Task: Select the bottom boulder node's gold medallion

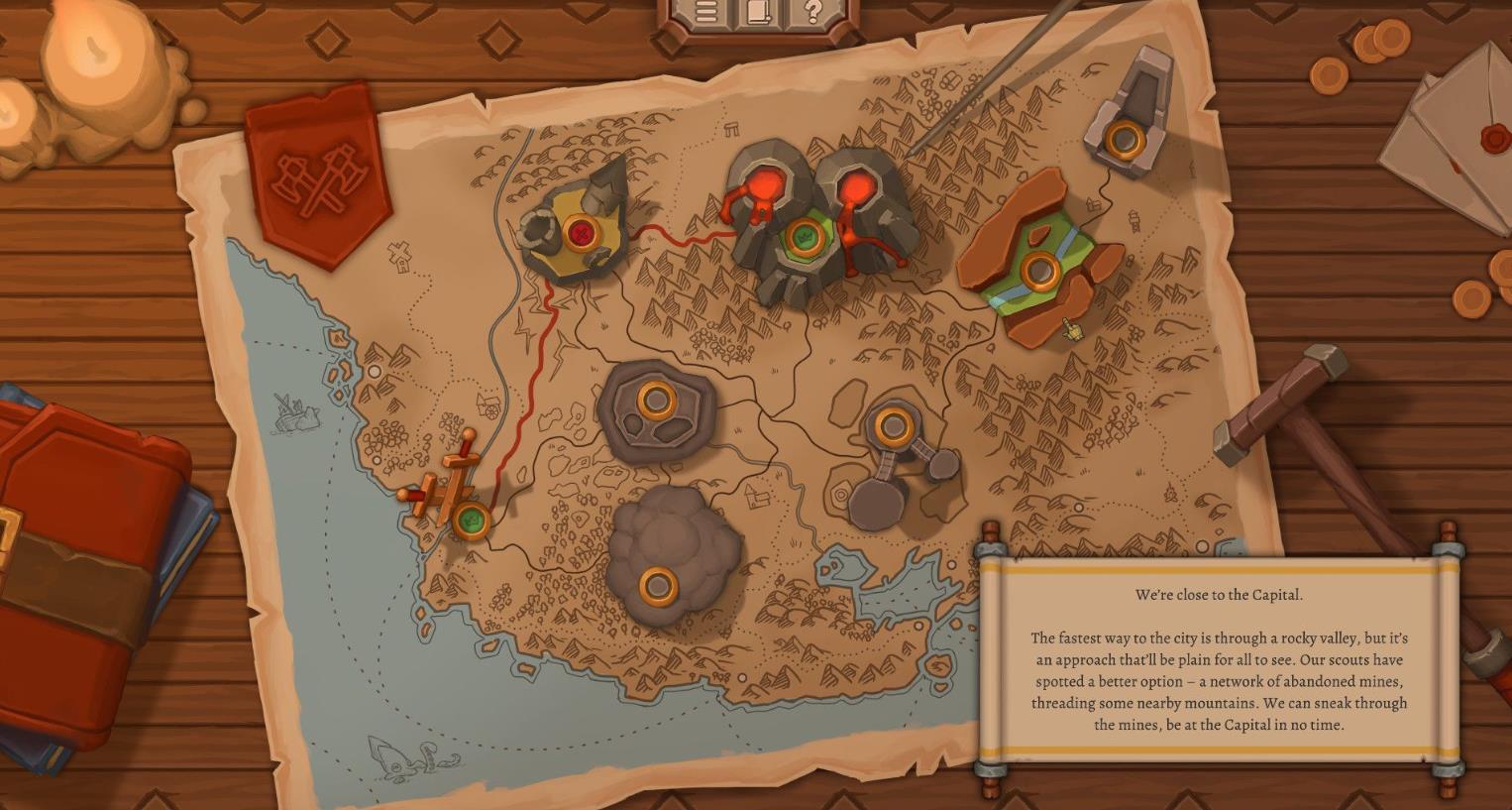Action: [x=660, y=584]
